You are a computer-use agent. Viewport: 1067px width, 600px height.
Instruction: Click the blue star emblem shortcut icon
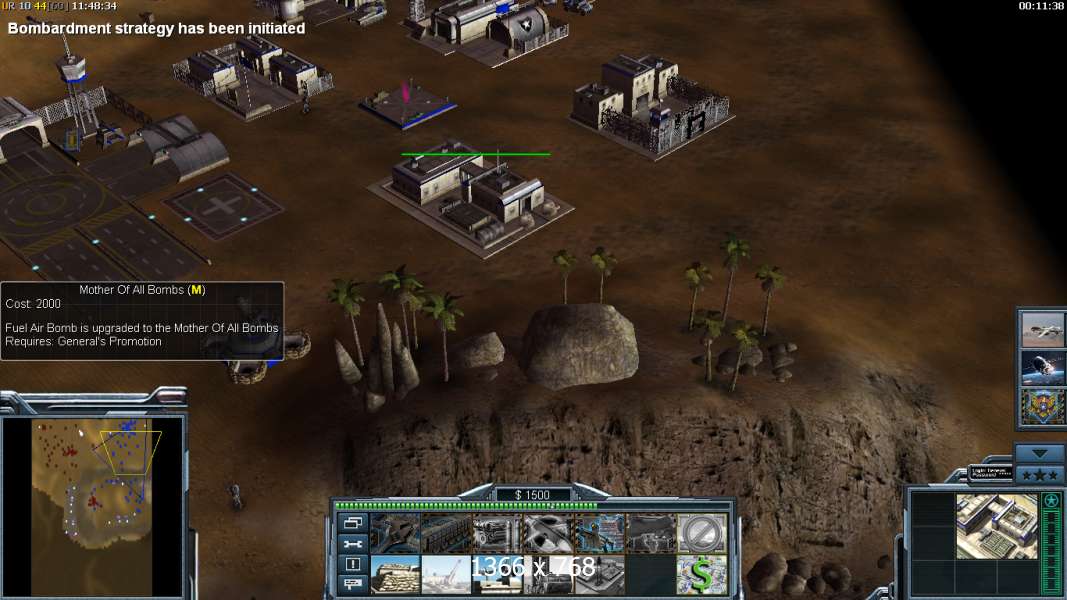(x=1041, y=407)
